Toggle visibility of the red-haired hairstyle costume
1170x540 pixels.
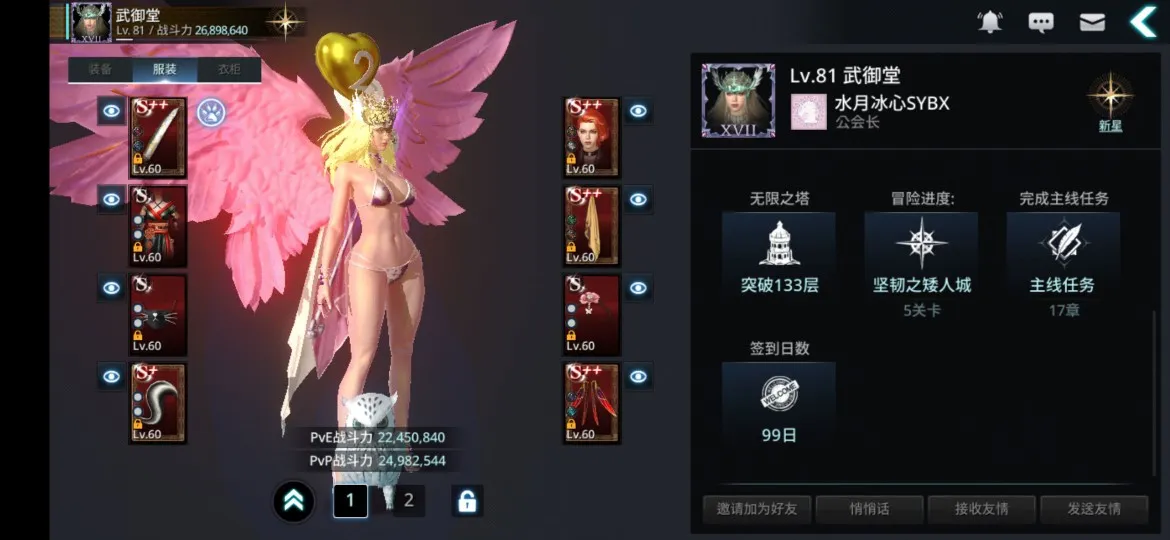[x=638, y=112]
